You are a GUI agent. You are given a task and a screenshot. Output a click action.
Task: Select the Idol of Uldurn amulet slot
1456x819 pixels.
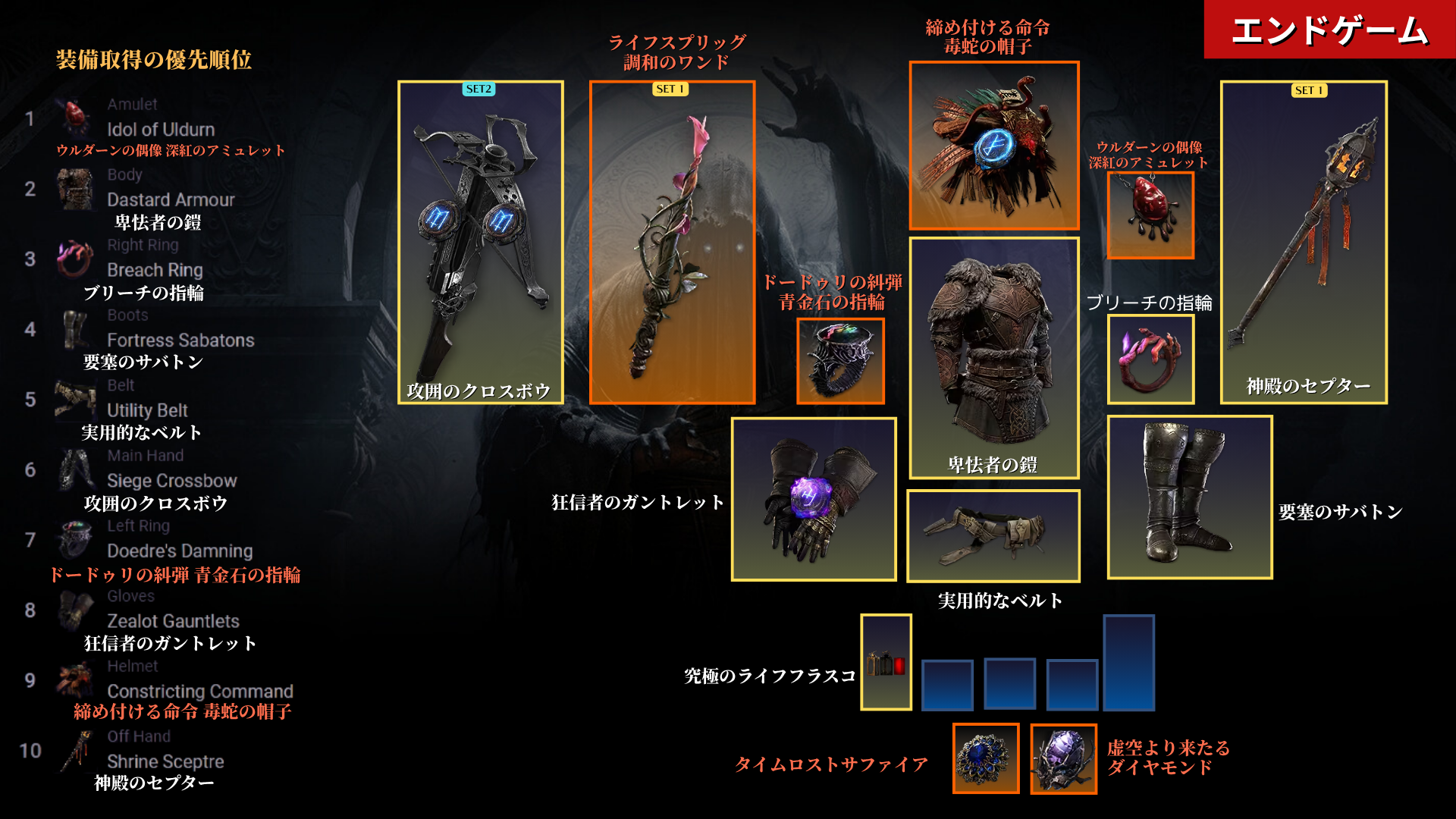pos(1150,215)
